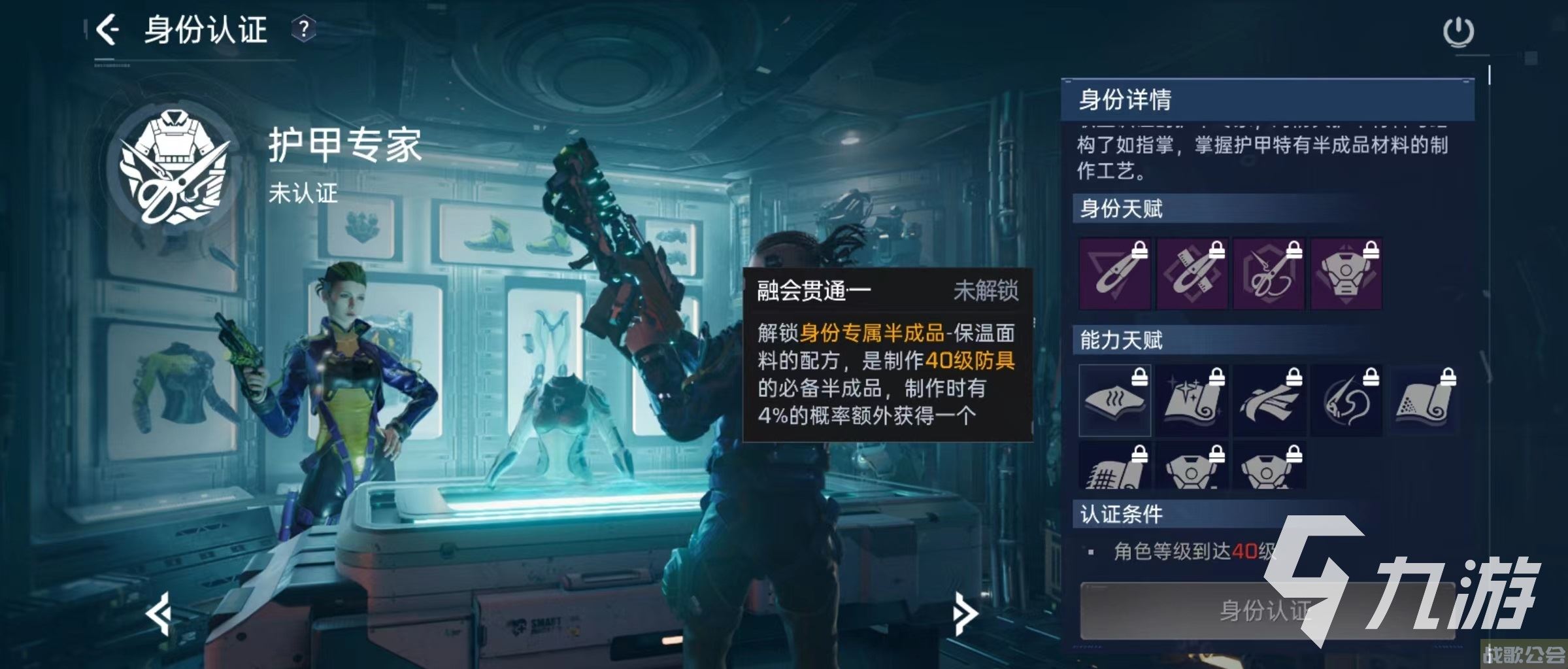Select the first scissors talent in 身份天赋

(1114, 273)
